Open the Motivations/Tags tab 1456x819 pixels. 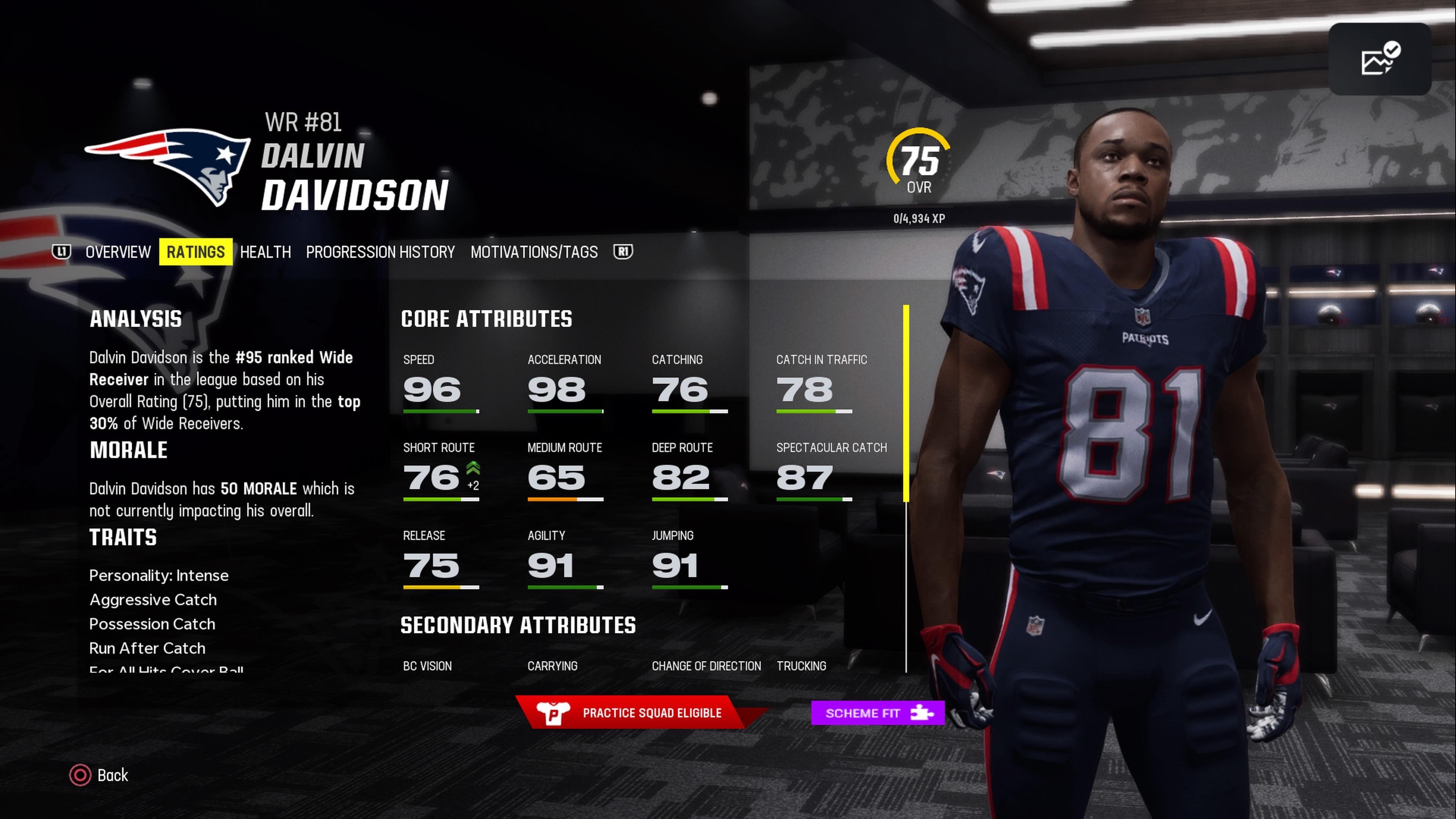(x=533, y=252)
